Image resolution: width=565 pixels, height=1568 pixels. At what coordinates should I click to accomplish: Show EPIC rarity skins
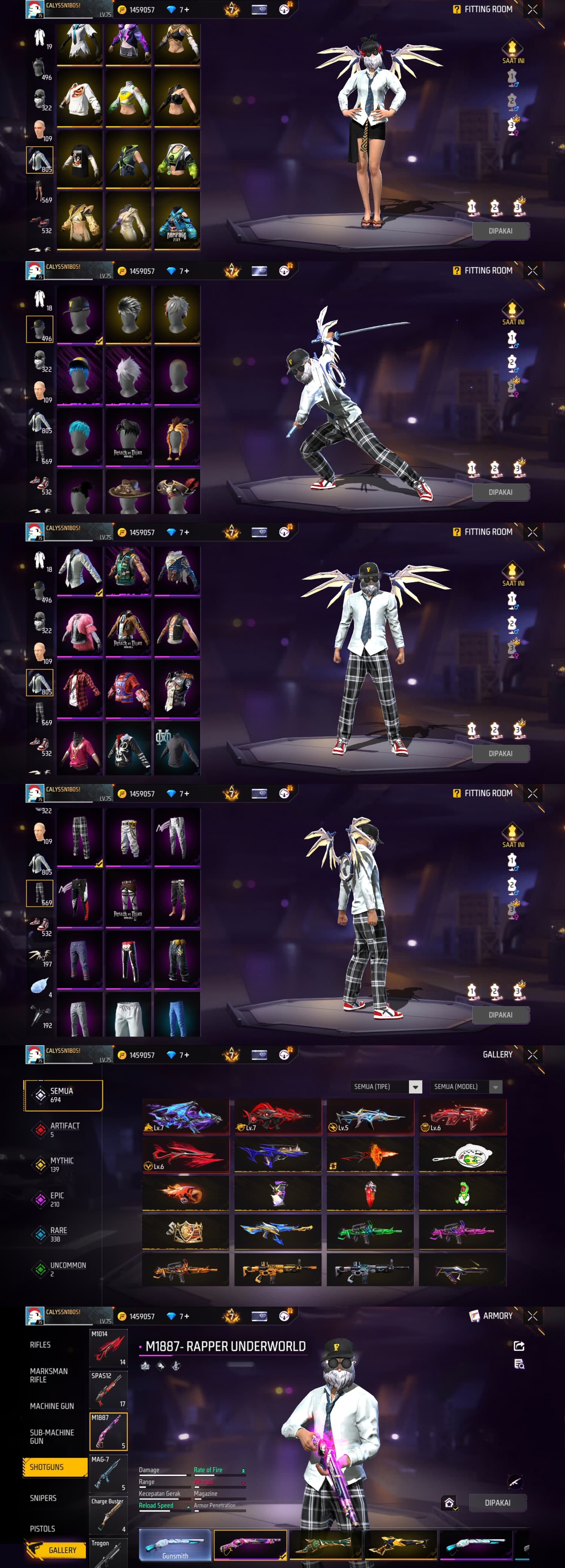pyautogui.click(x=56, y=1199)
